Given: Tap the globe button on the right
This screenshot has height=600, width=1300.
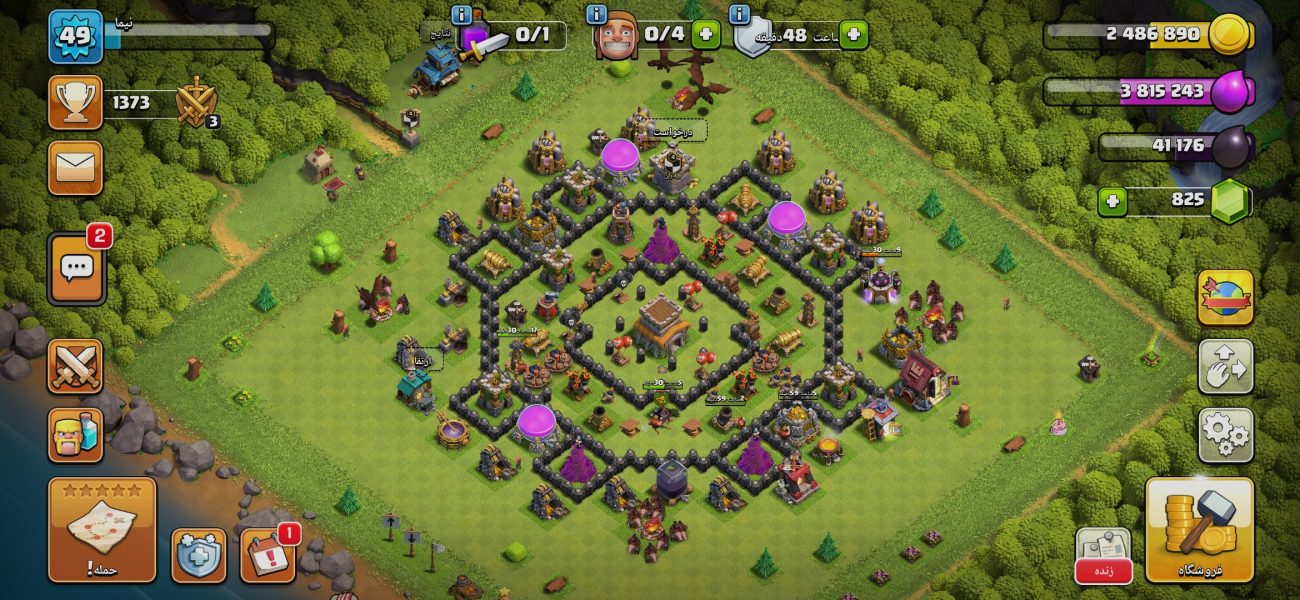Looking at the screenshot, I should pyautogui.click(x=1225, y=297).
